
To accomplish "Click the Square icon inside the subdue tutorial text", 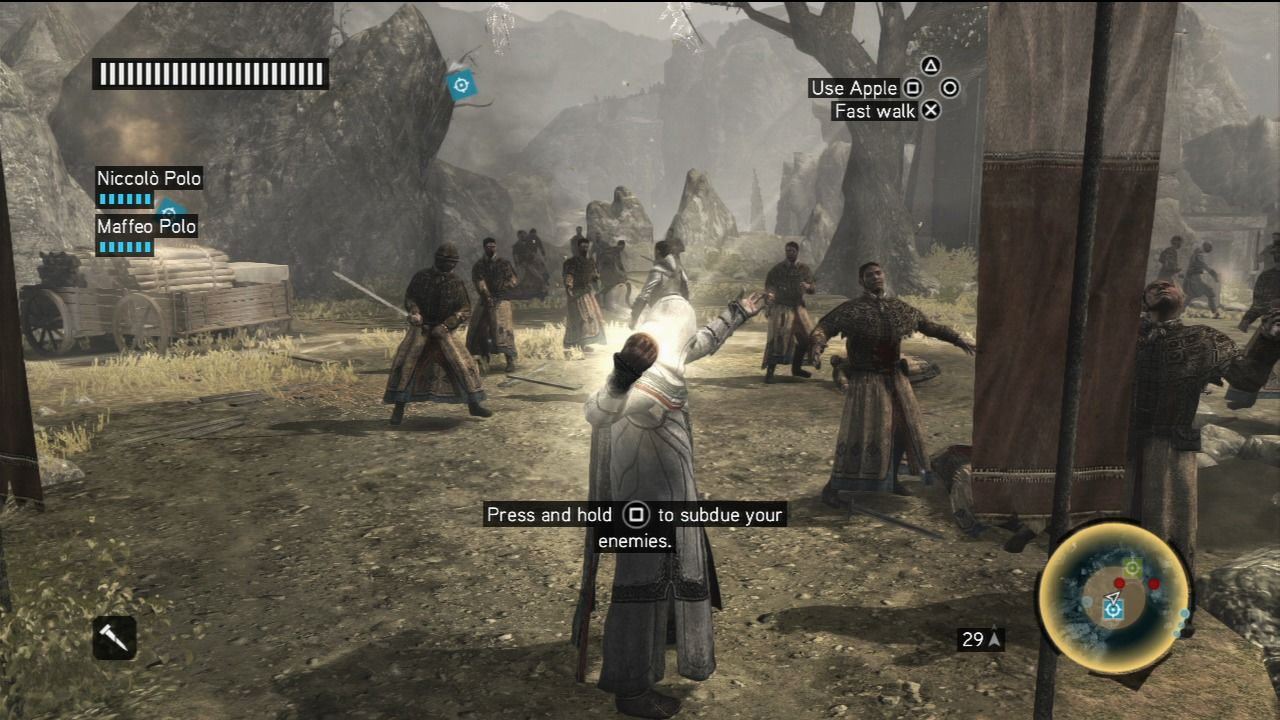I will pyautogui.click(x=638, y=515).
